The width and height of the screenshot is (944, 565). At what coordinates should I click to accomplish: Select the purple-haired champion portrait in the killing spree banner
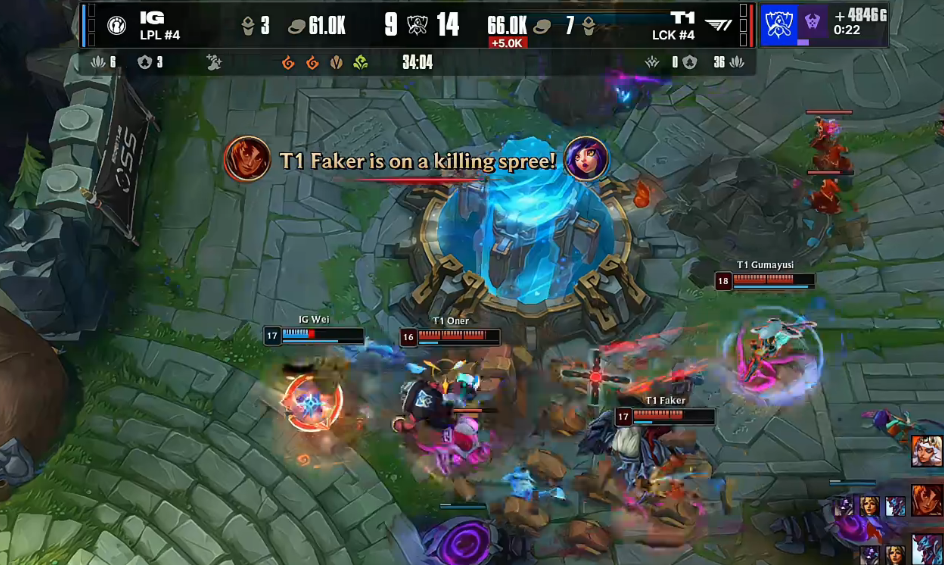pyautogui.click(x=586, y=158)
